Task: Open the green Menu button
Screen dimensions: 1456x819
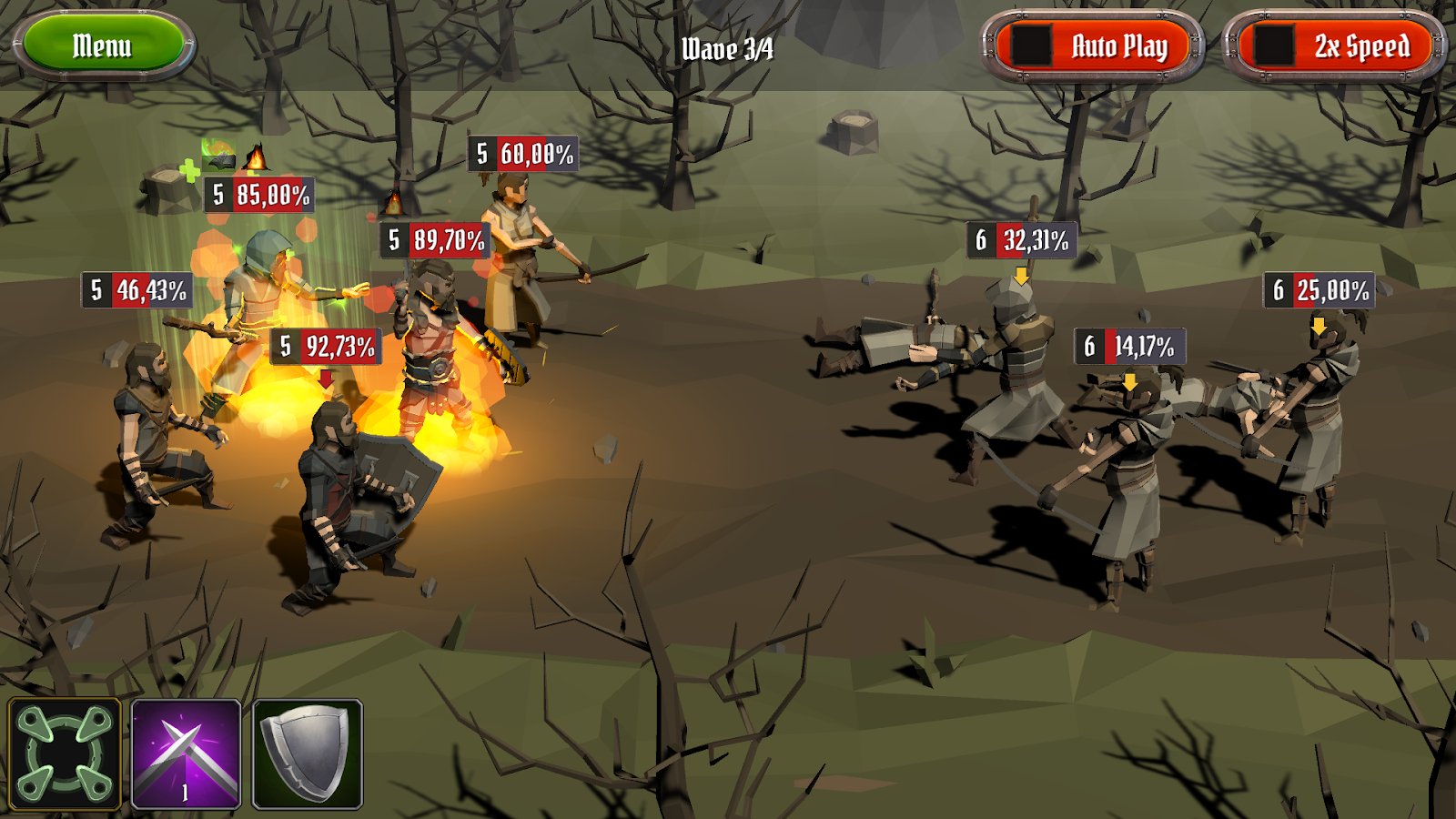Action: pyautogui.click(x=103, y=45)
